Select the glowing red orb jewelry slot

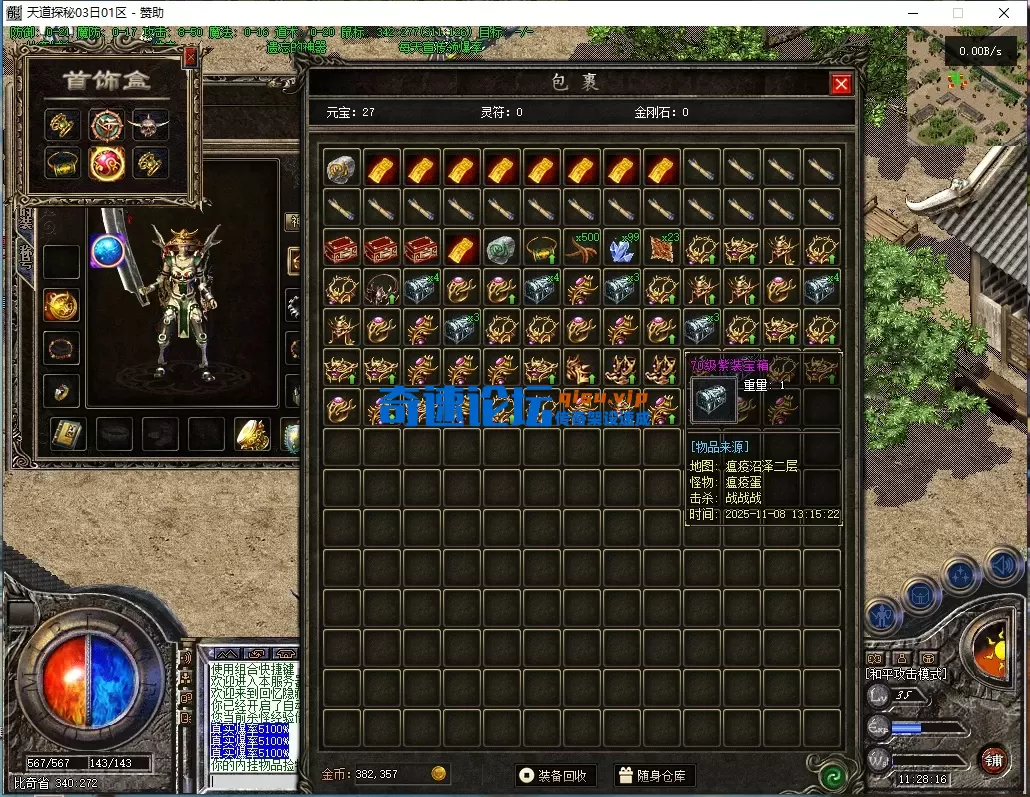click(106, 163)
